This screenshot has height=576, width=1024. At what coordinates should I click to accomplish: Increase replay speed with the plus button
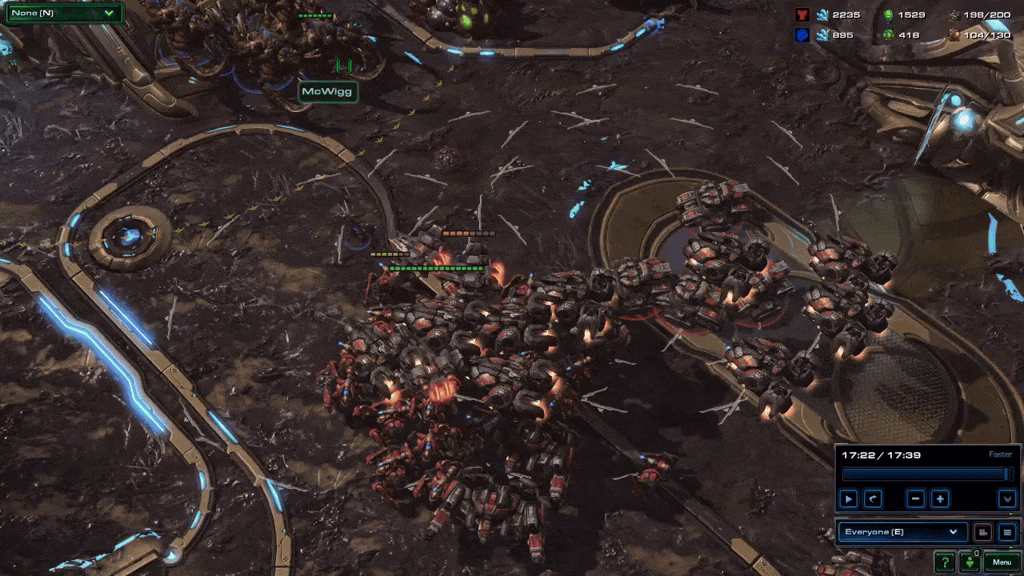tap(940, 498)
